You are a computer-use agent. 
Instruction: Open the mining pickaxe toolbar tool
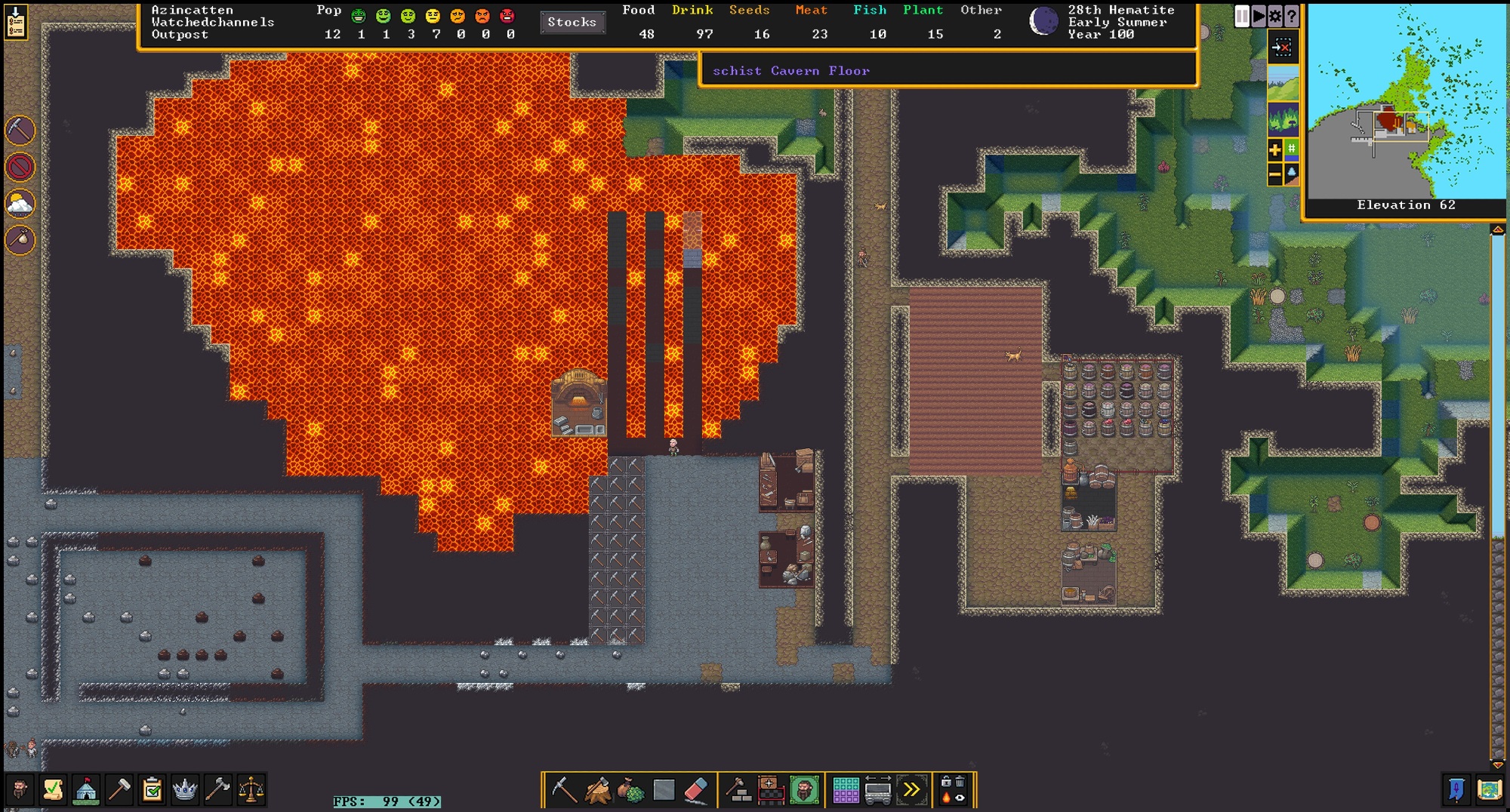[563, 790]
